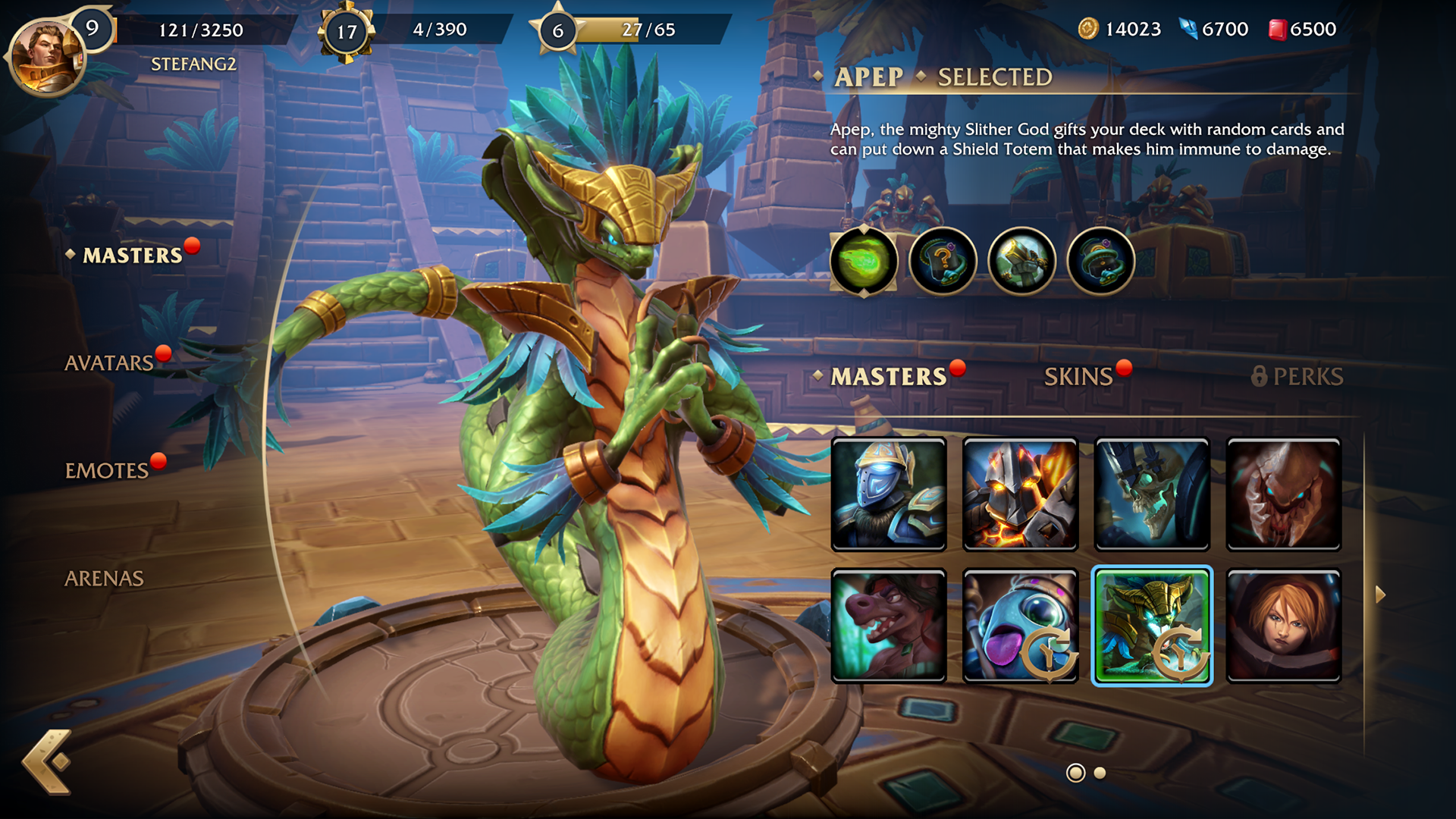Click the blue shards currency icon
Screen dimensions: 1456x819
pos(1188,29)
